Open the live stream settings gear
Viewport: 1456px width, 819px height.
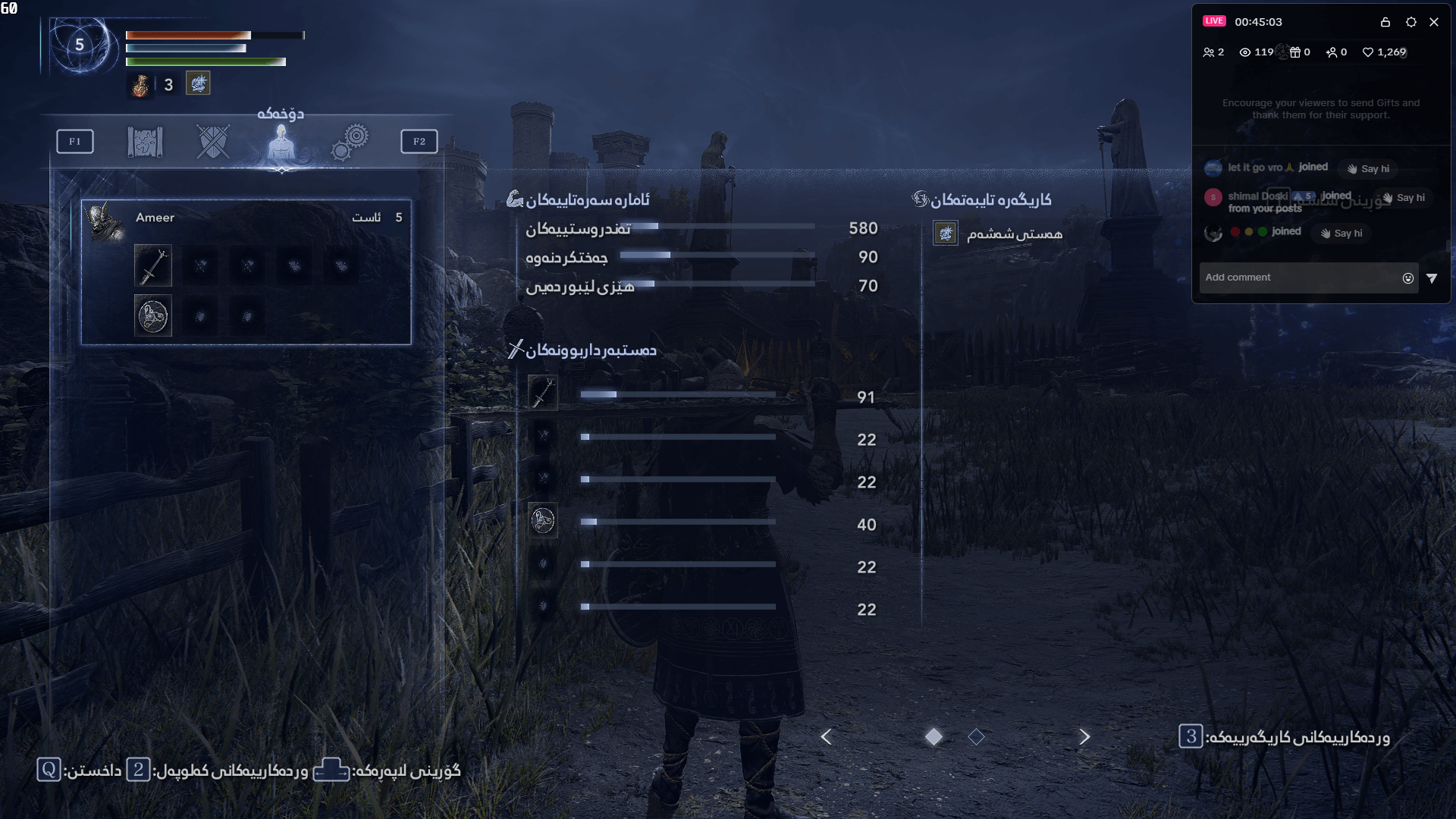[1411, 23]
